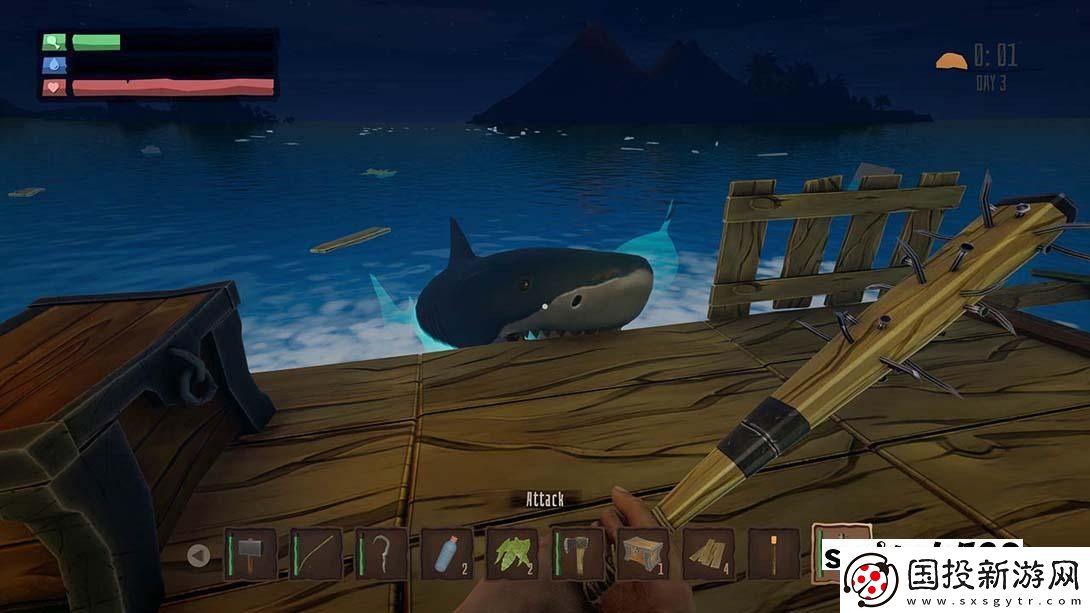This screenshot has width=1090, height=613.
Task: Equip the fishing rod
Action: tap(314, 553)
